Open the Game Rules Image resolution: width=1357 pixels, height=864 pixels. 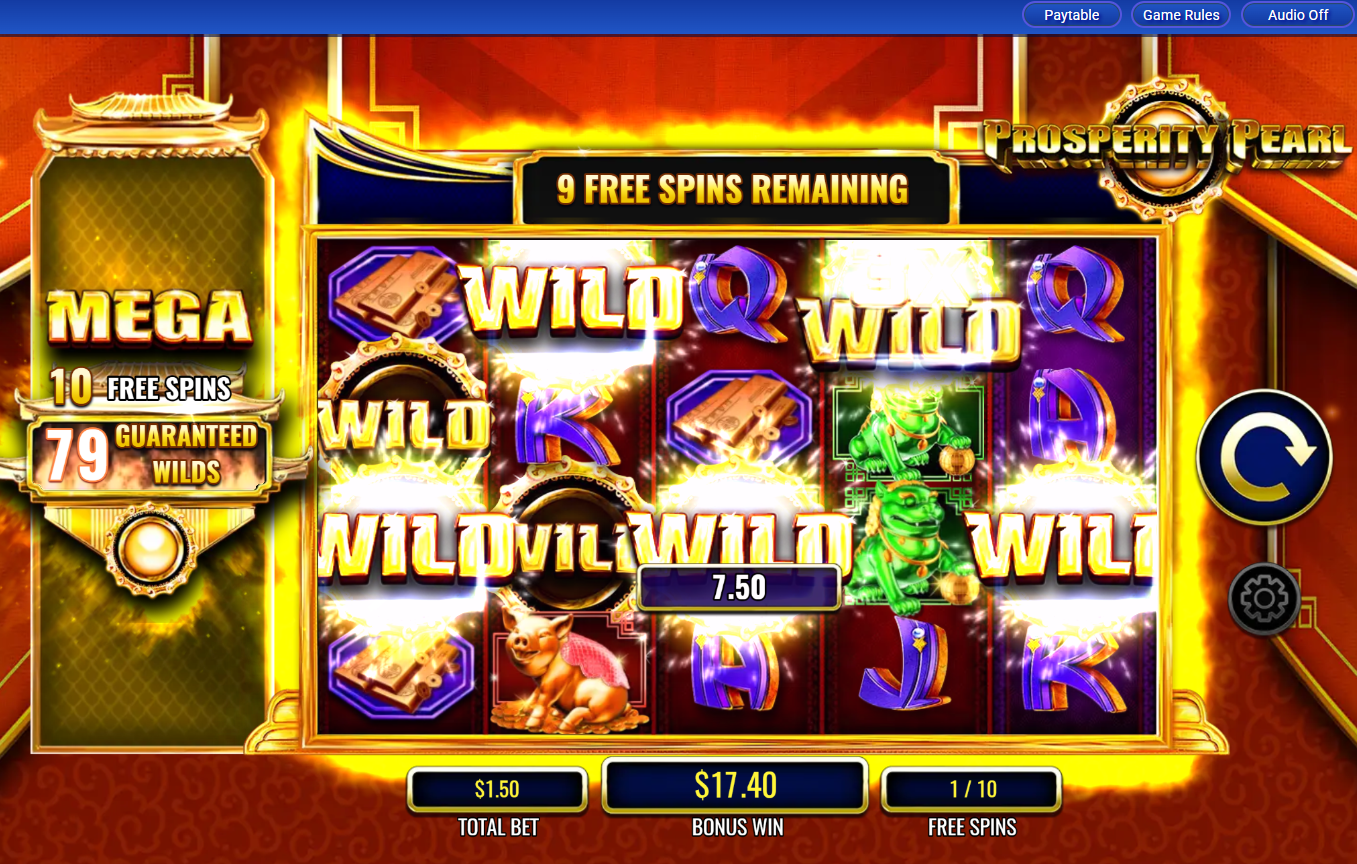[1180, 14]
